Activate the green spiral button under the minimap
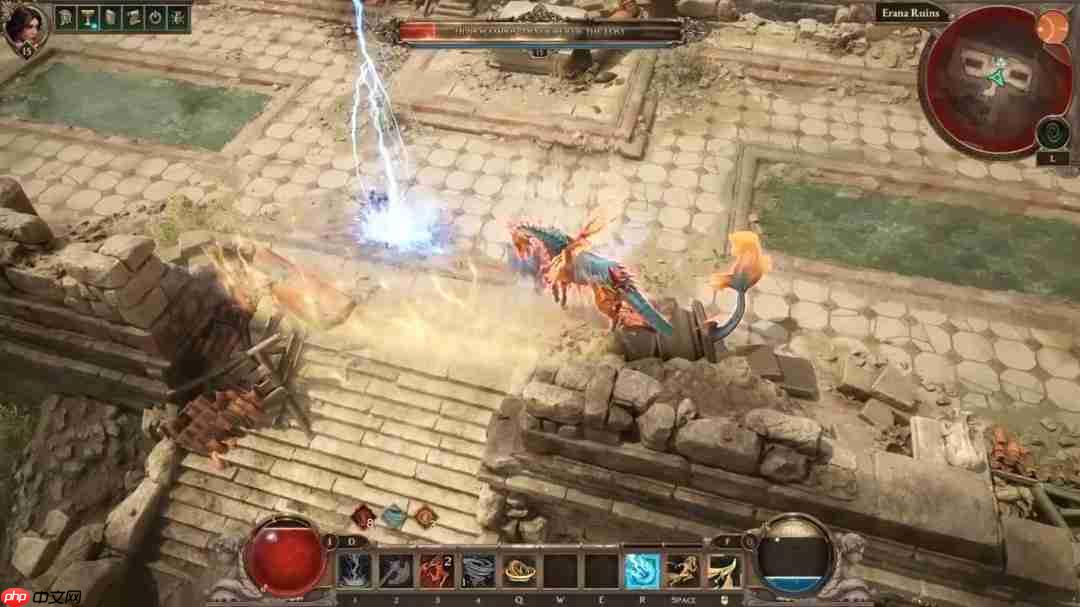The image size is (1080, 607). (x=1053, y=132)
